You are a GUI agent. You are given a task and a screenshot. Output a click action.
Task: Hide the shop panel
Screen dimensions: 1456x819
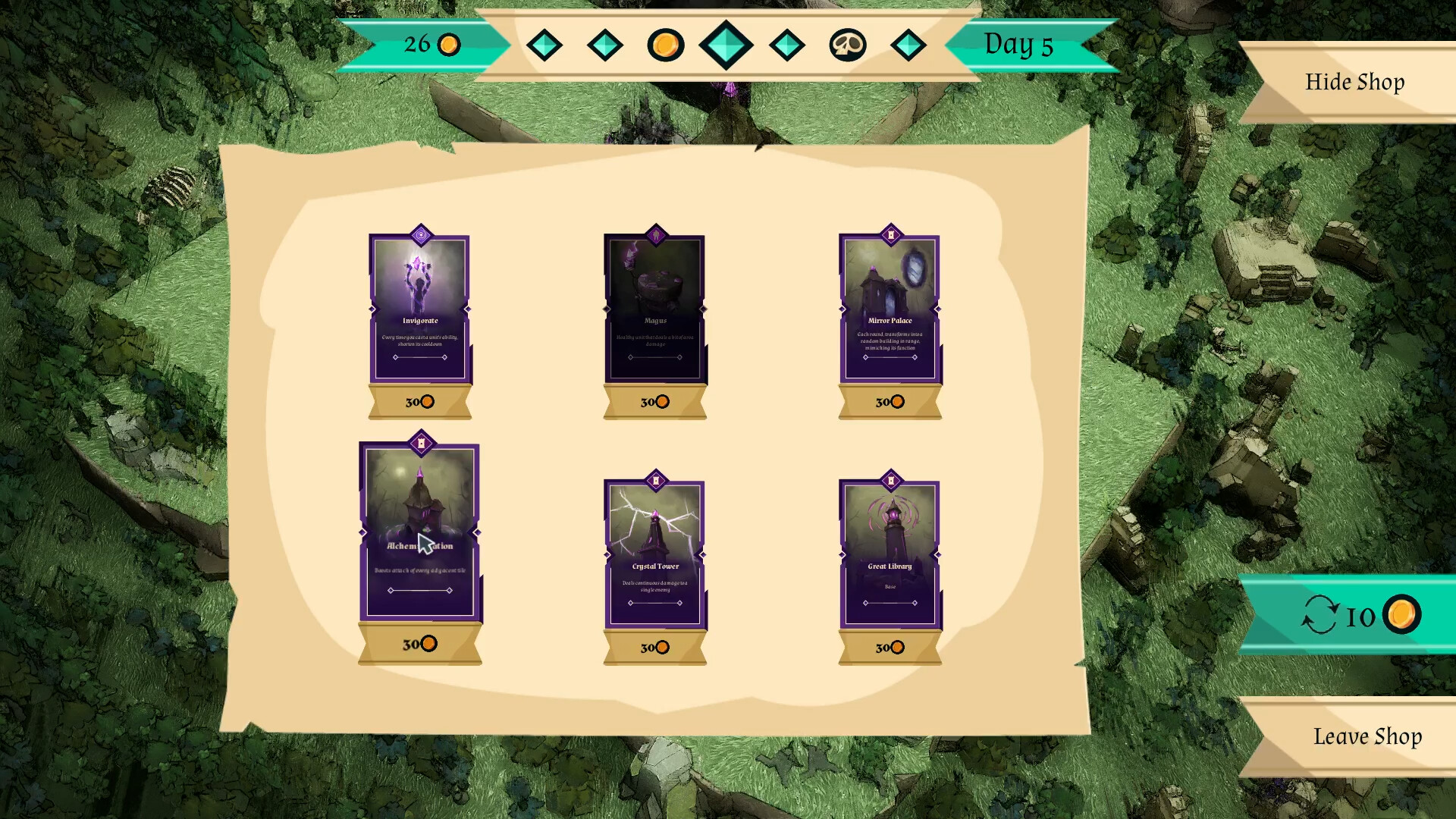[x=1355, y=82]
